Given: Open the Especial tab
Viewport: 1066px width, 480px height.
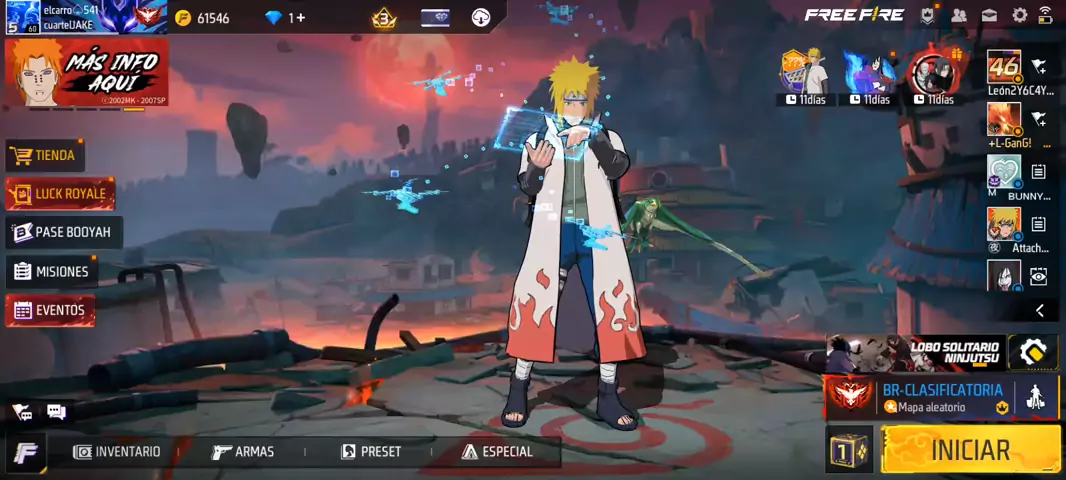Looking at the screenshot, I should (497, 452).
